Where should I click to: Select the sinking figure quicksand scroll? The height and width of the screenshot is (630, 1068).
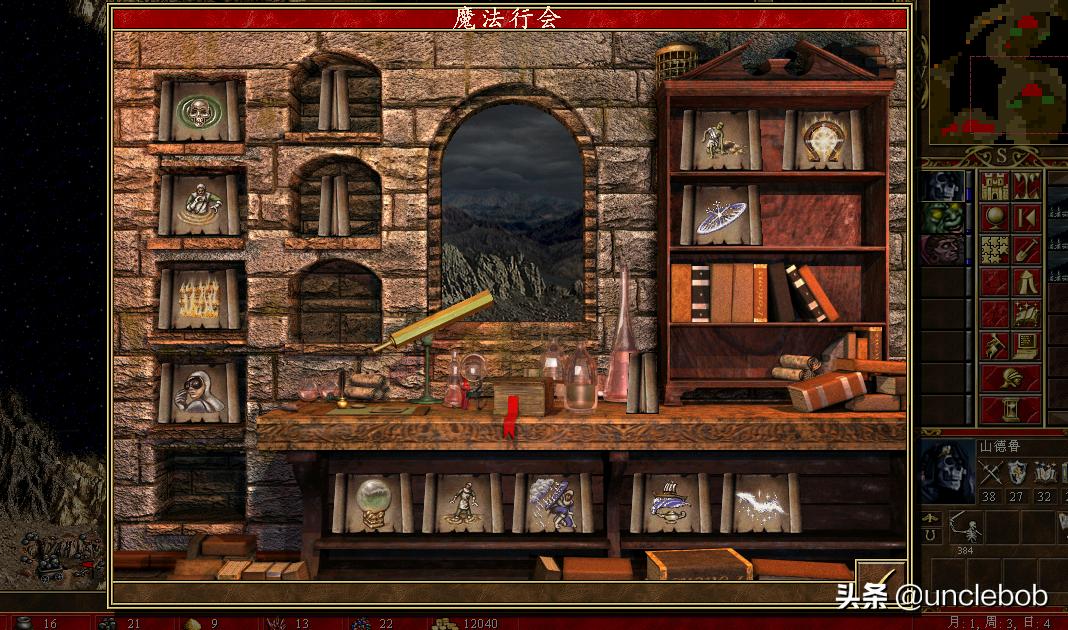point(200,205)
